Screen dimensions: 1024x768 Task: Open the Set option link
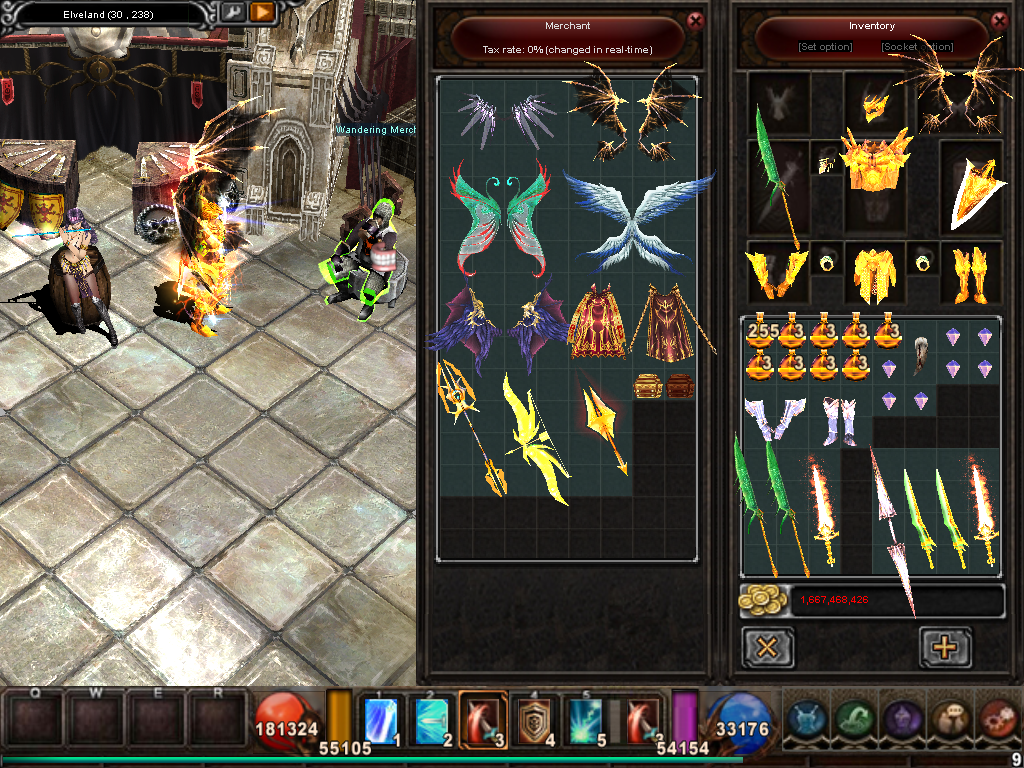click(825, 47)
